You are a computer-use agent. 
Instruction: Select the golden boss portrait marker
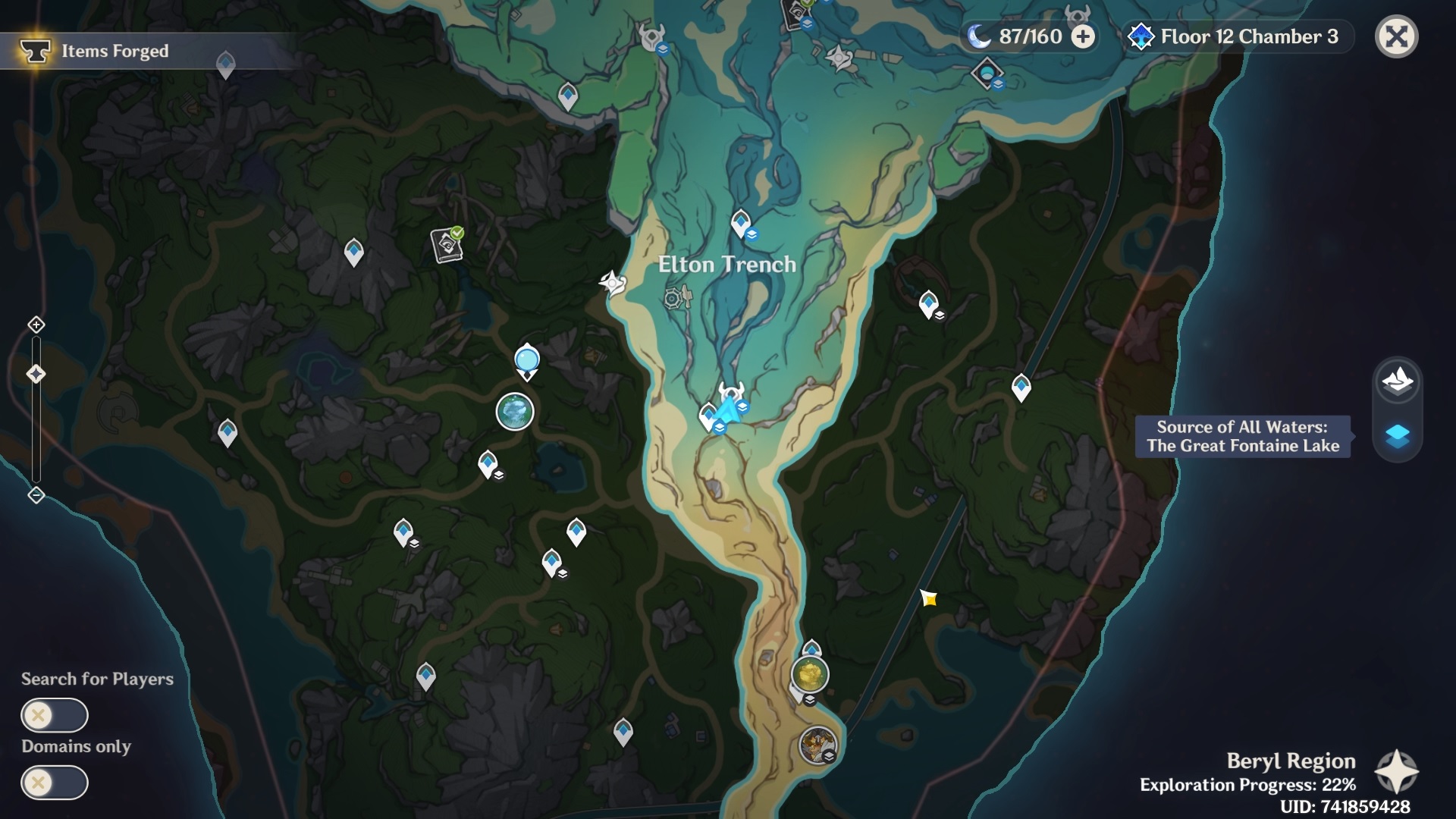pos(810,674)
